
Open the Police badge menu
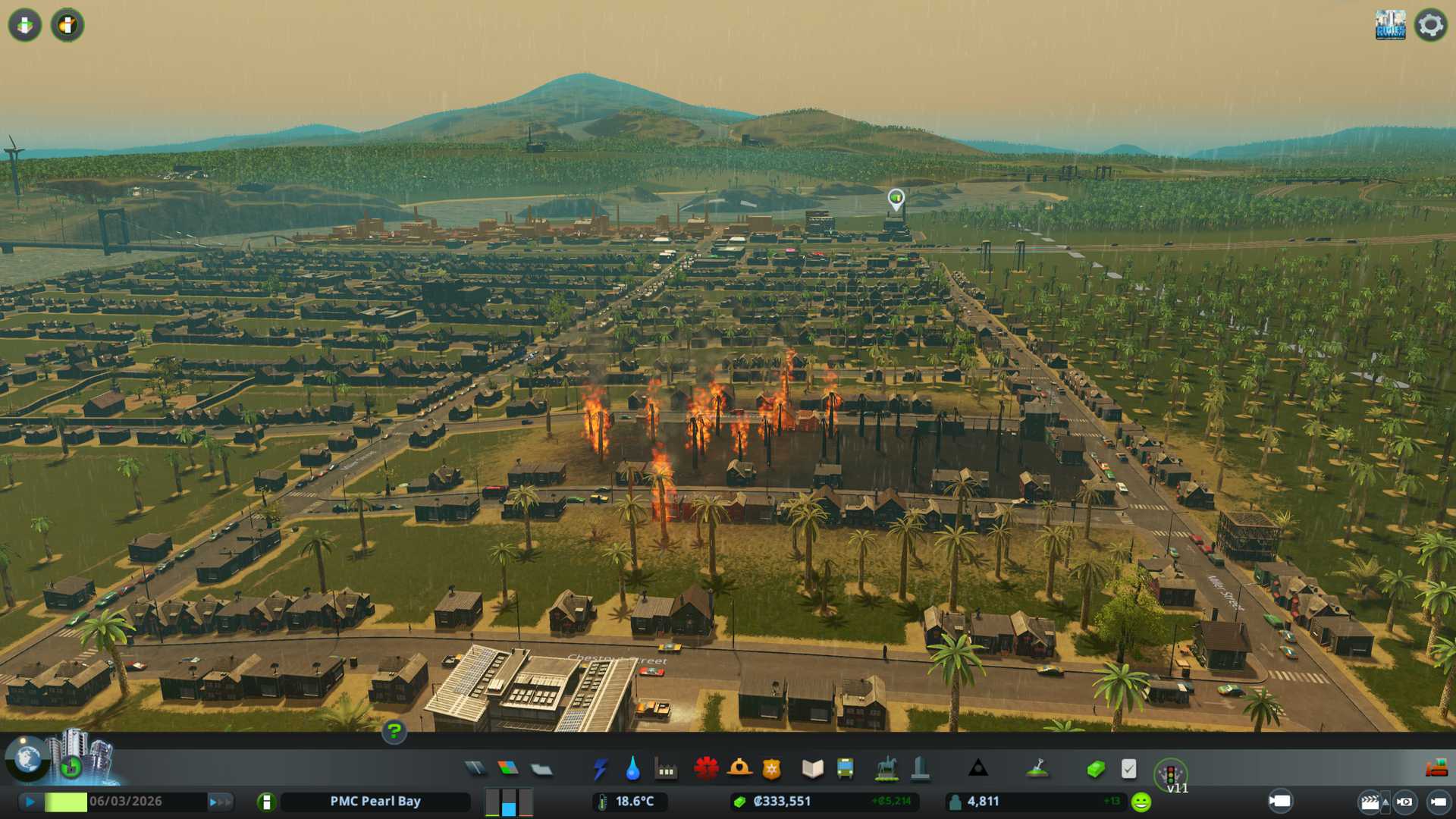[x=771, y=769]
